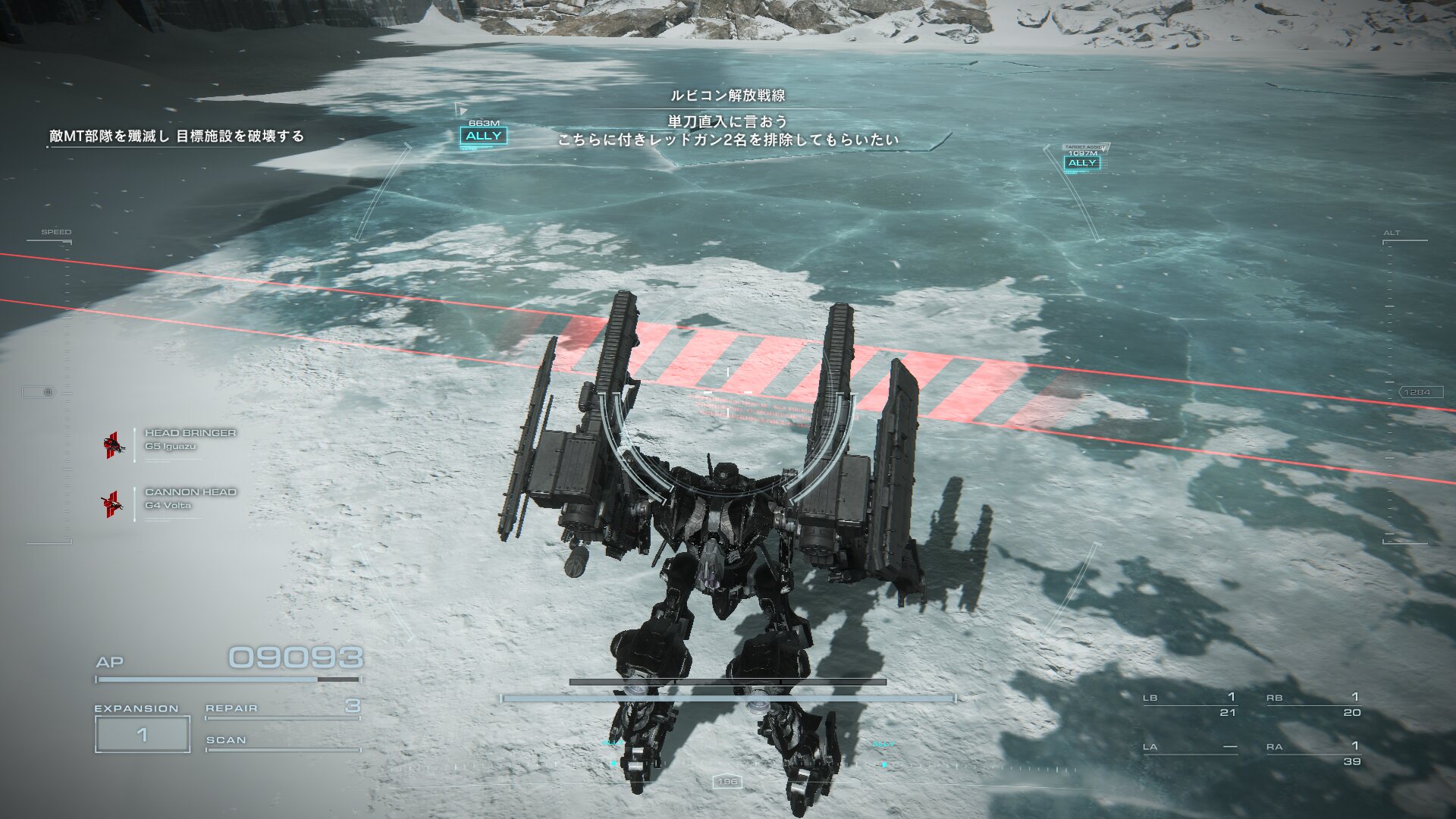The width and height of the screenshot is (1456, 819).
Task: Activate the Expansion slot box
Action: pos(143,734)
